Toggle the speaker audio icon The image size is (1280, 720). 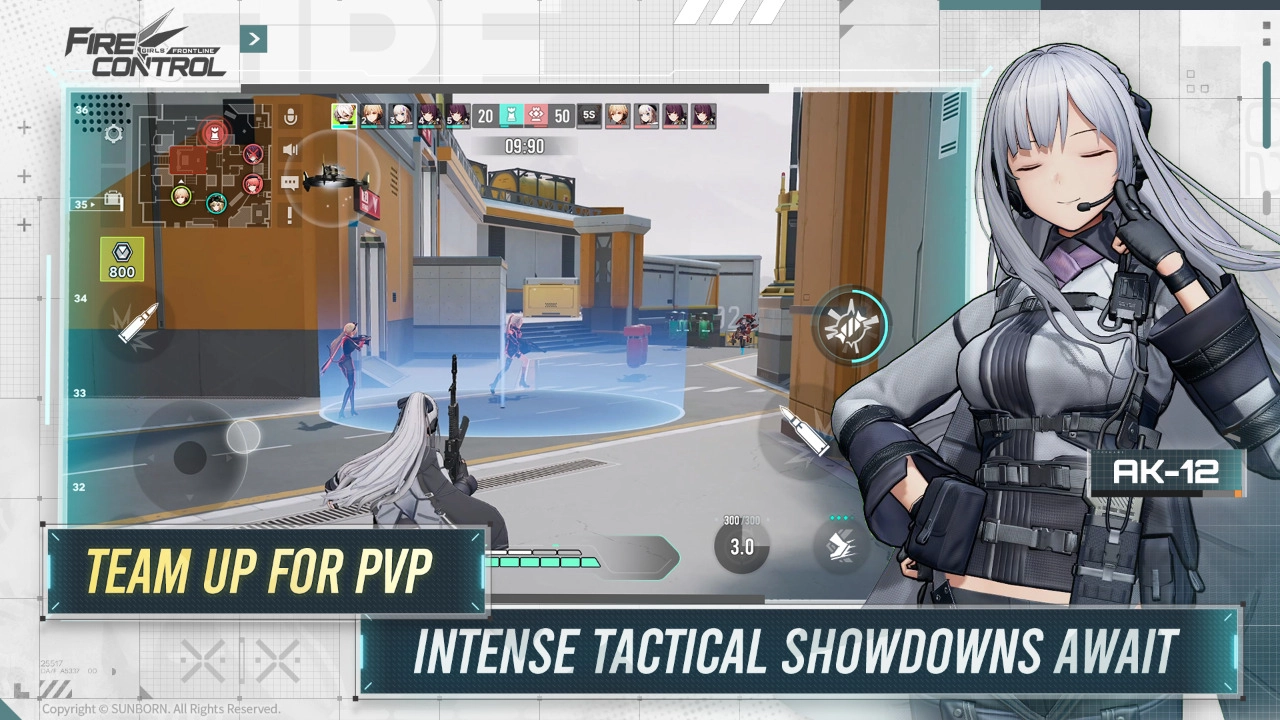coord(290,149)
